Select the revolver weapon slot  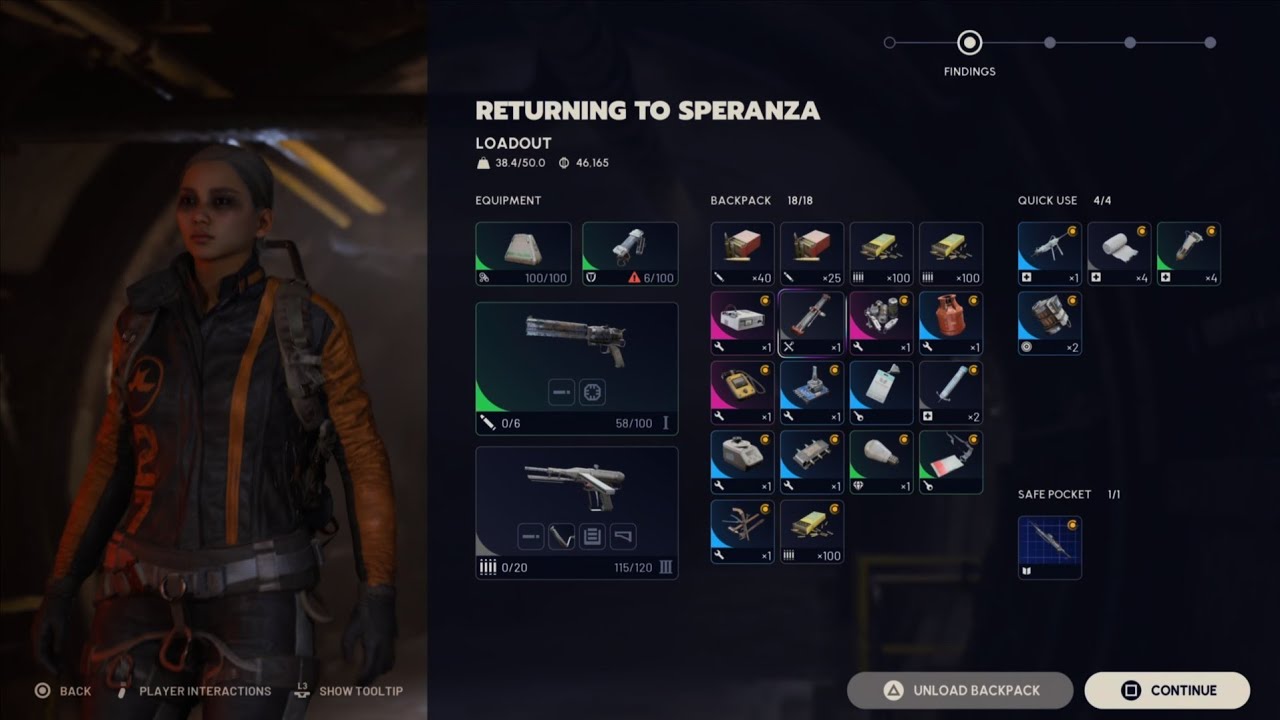(577, 369)
